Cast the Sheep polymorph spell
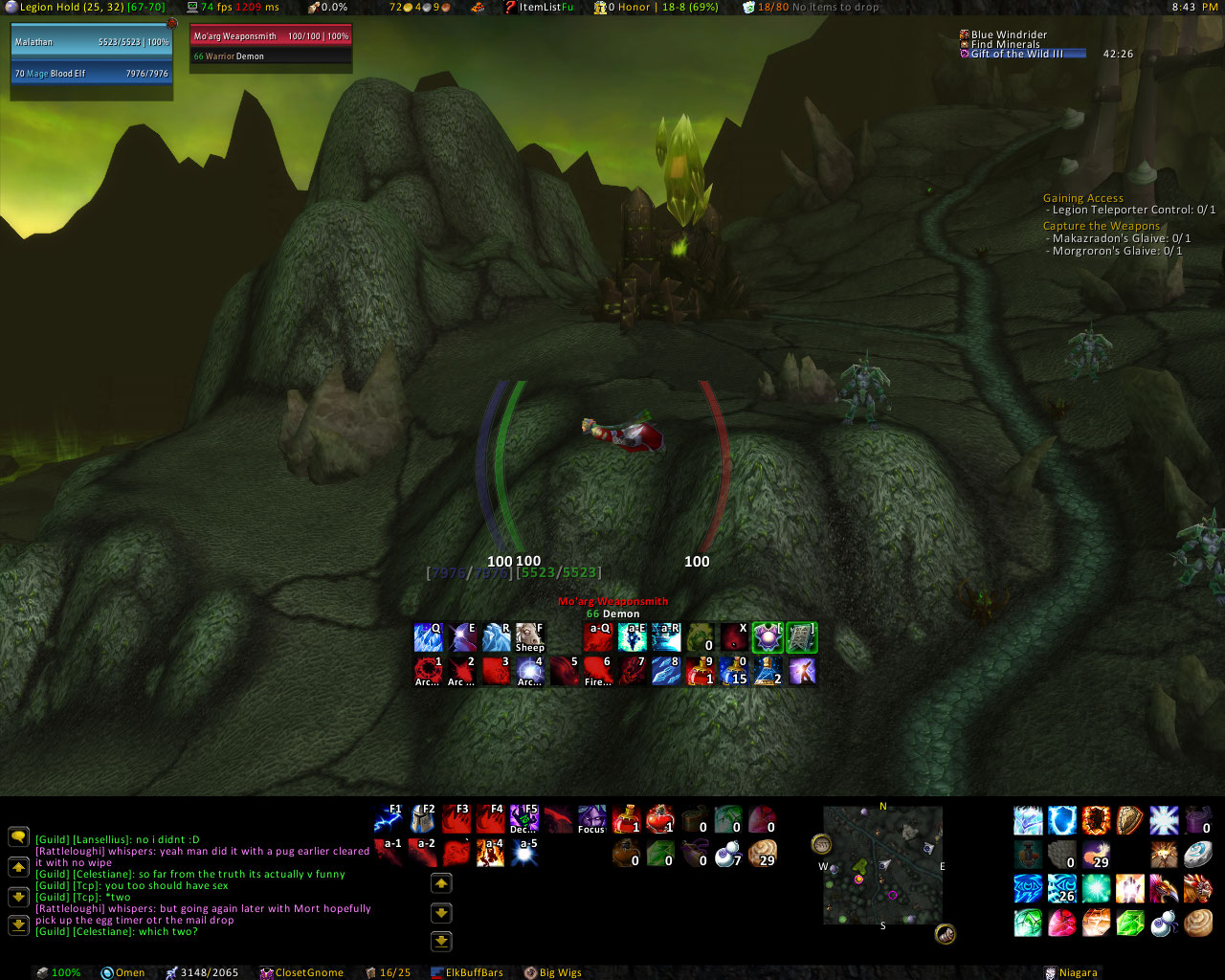The width and height of the screenshot is (1225, 980). coord(529,637)
